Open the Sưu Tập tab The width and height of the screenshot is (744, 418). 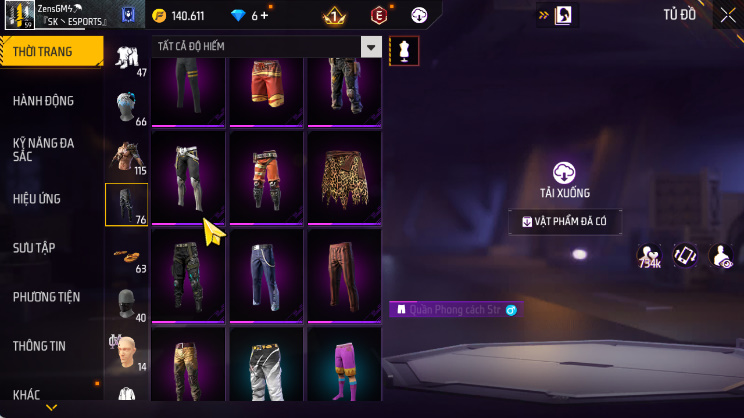[35, 247]
